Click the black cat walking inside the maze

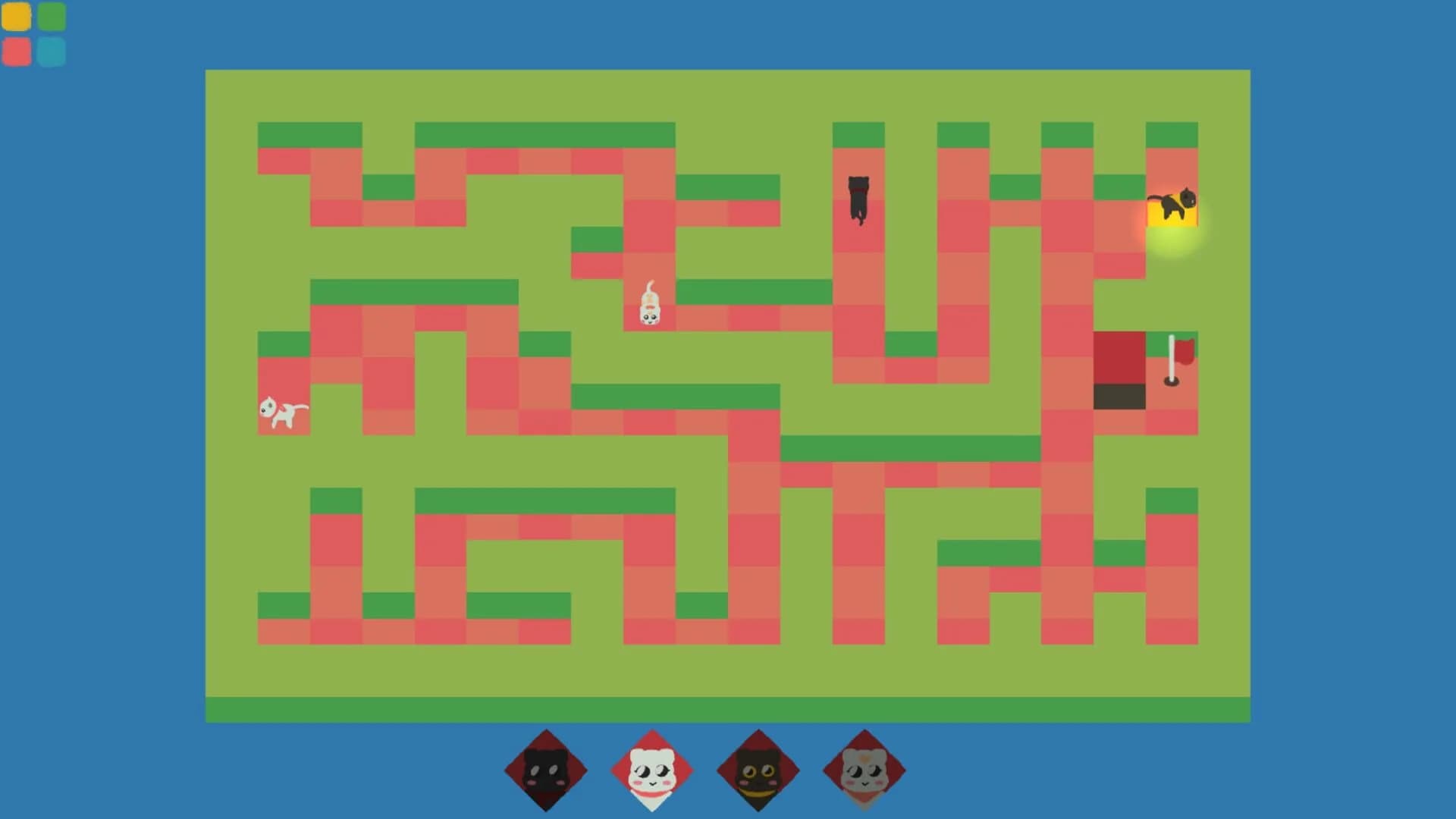(x=857, y=199)
